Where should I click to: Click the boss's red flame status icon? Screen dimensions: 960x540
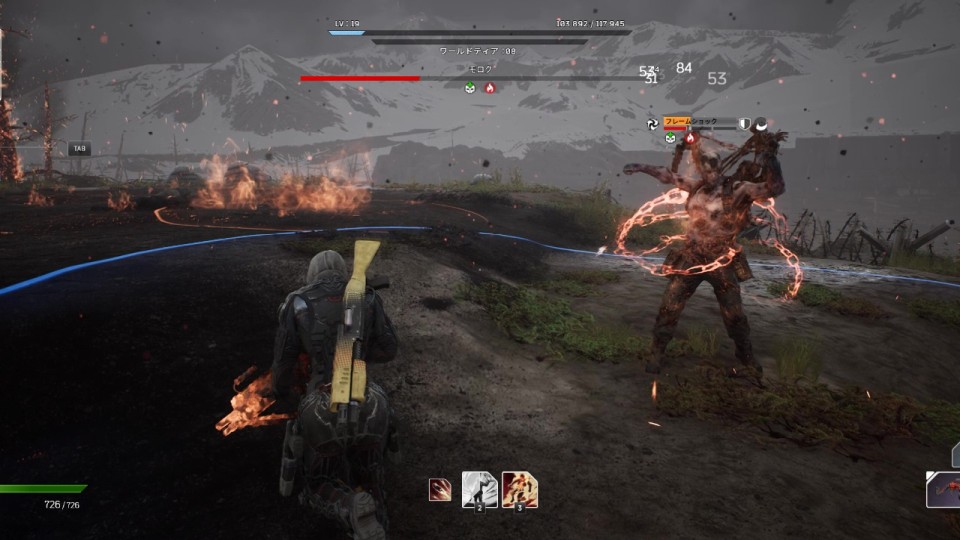[x=489, y=88]
